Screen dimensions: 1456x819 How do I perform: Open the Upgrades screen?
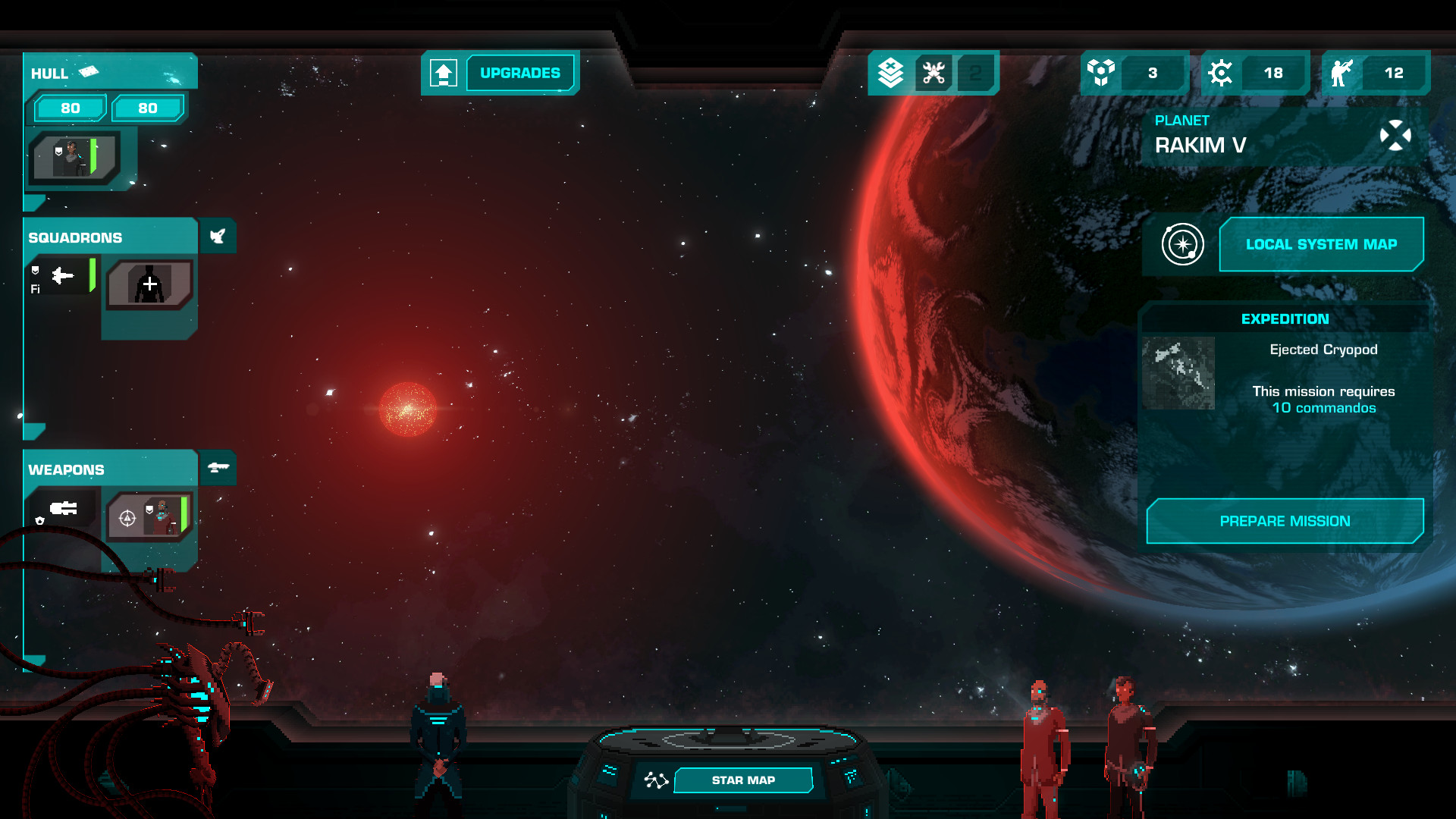coord(519,73)
